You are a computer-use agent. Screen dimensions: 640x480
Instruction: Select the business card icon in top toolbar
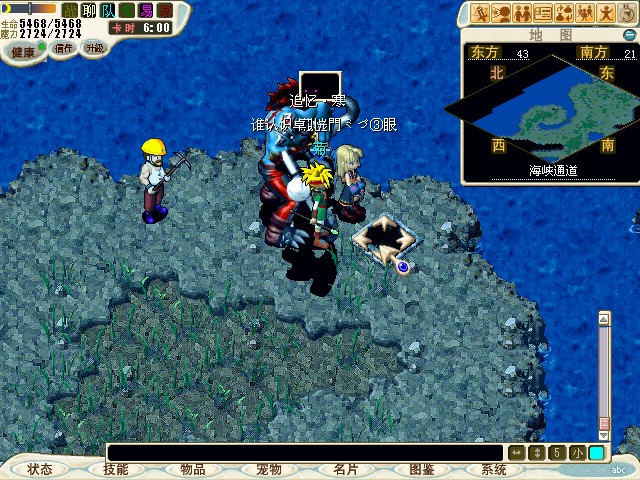pyautogui.click(x=543, y=13)
